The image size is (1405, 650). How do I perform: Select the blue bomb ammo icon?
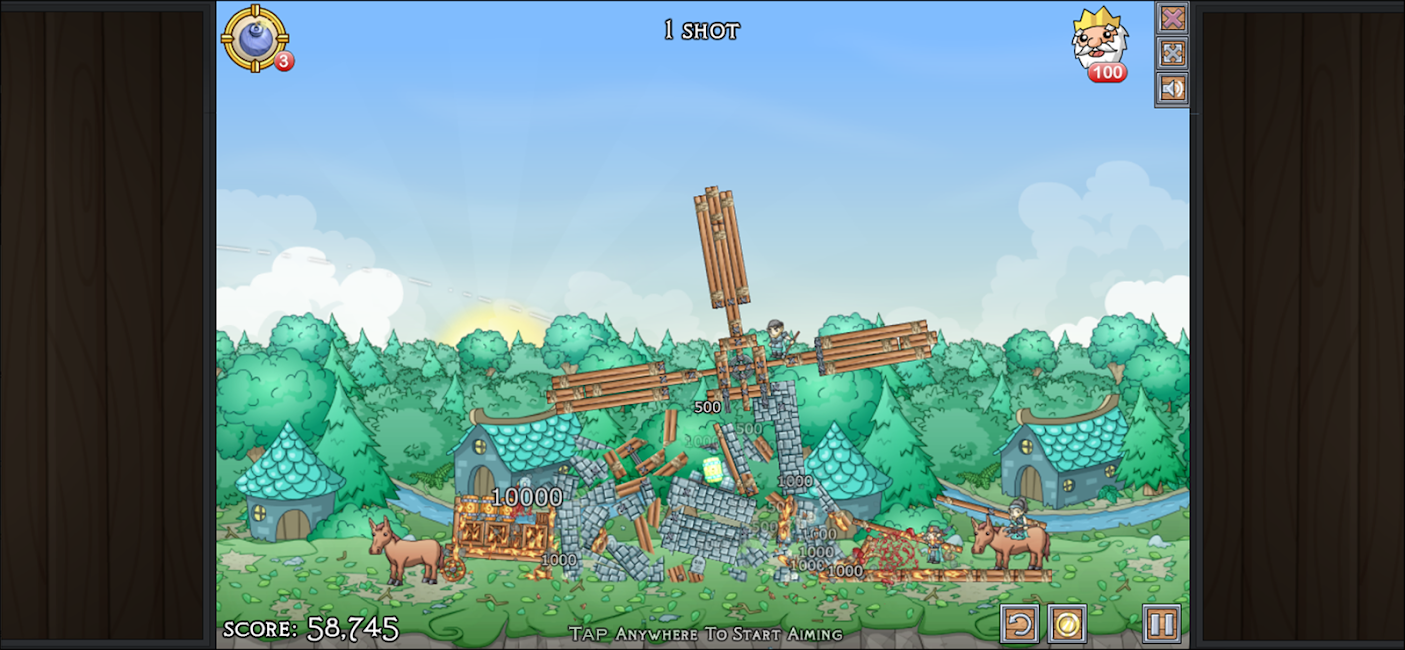coord(255,38)
